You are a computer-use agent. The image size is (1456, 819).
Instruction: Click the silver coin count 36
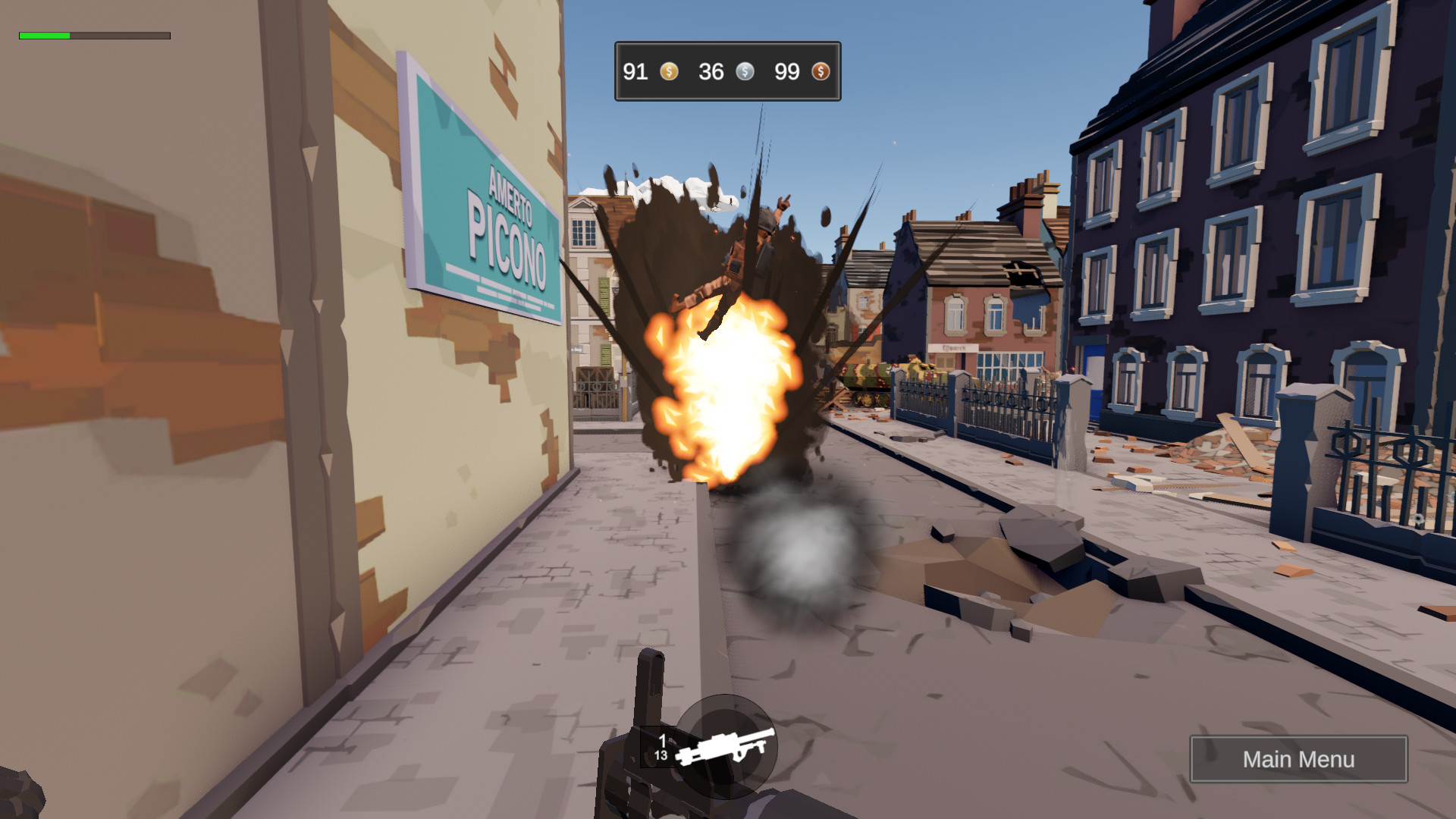[x=711, y=72]
